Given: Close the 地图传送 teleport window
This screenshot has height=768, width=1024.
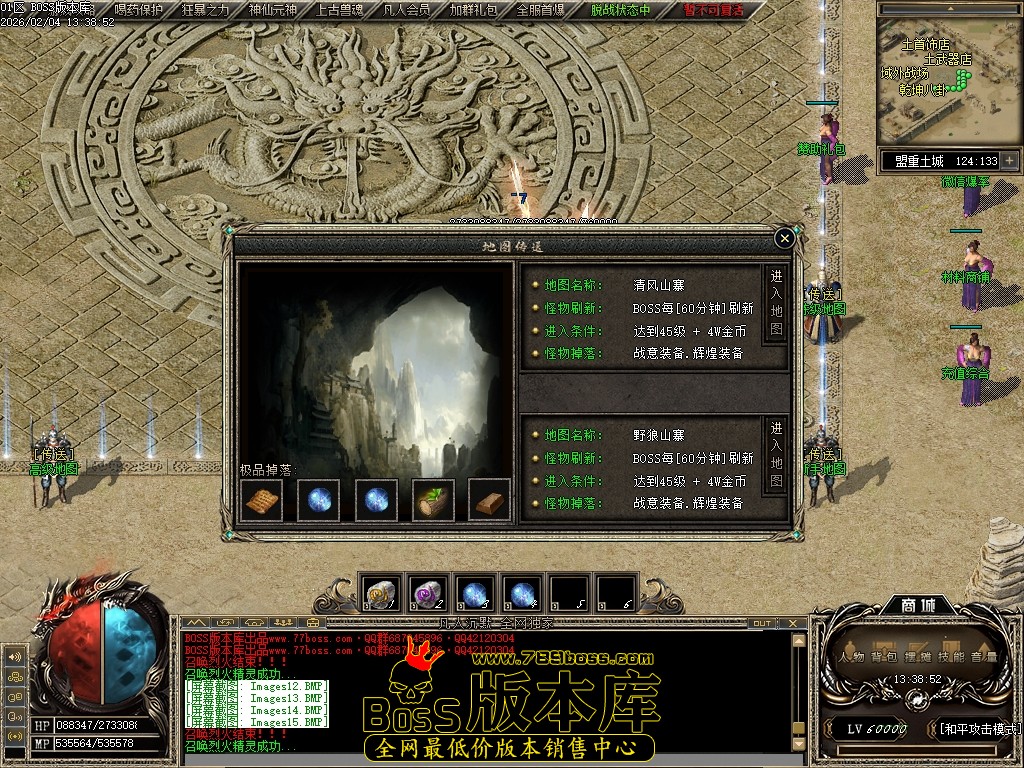Looking at the screenshot, I should 785,238.
